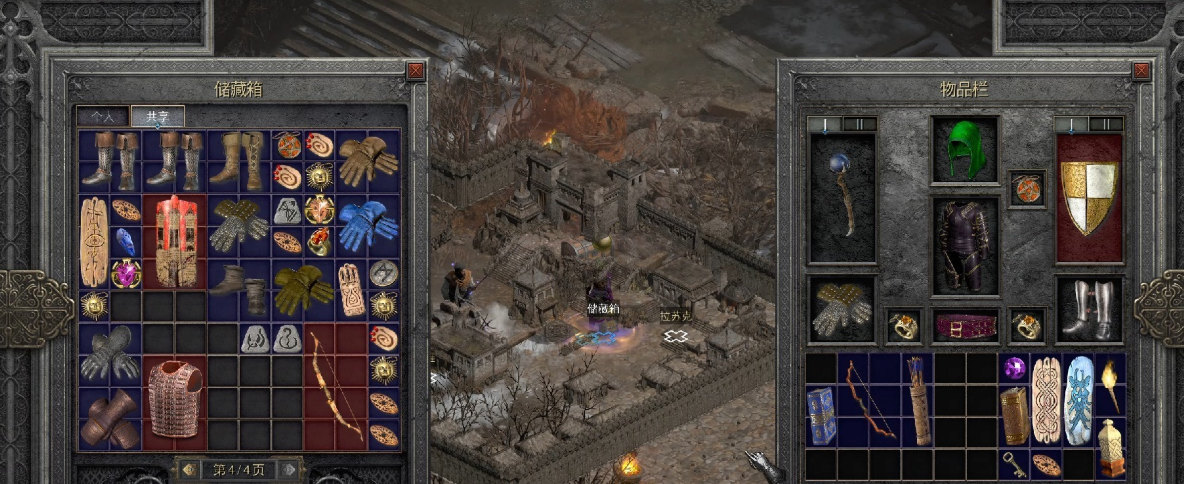Go to the previous stash page

pyautogui.click(x=187, y=469)
